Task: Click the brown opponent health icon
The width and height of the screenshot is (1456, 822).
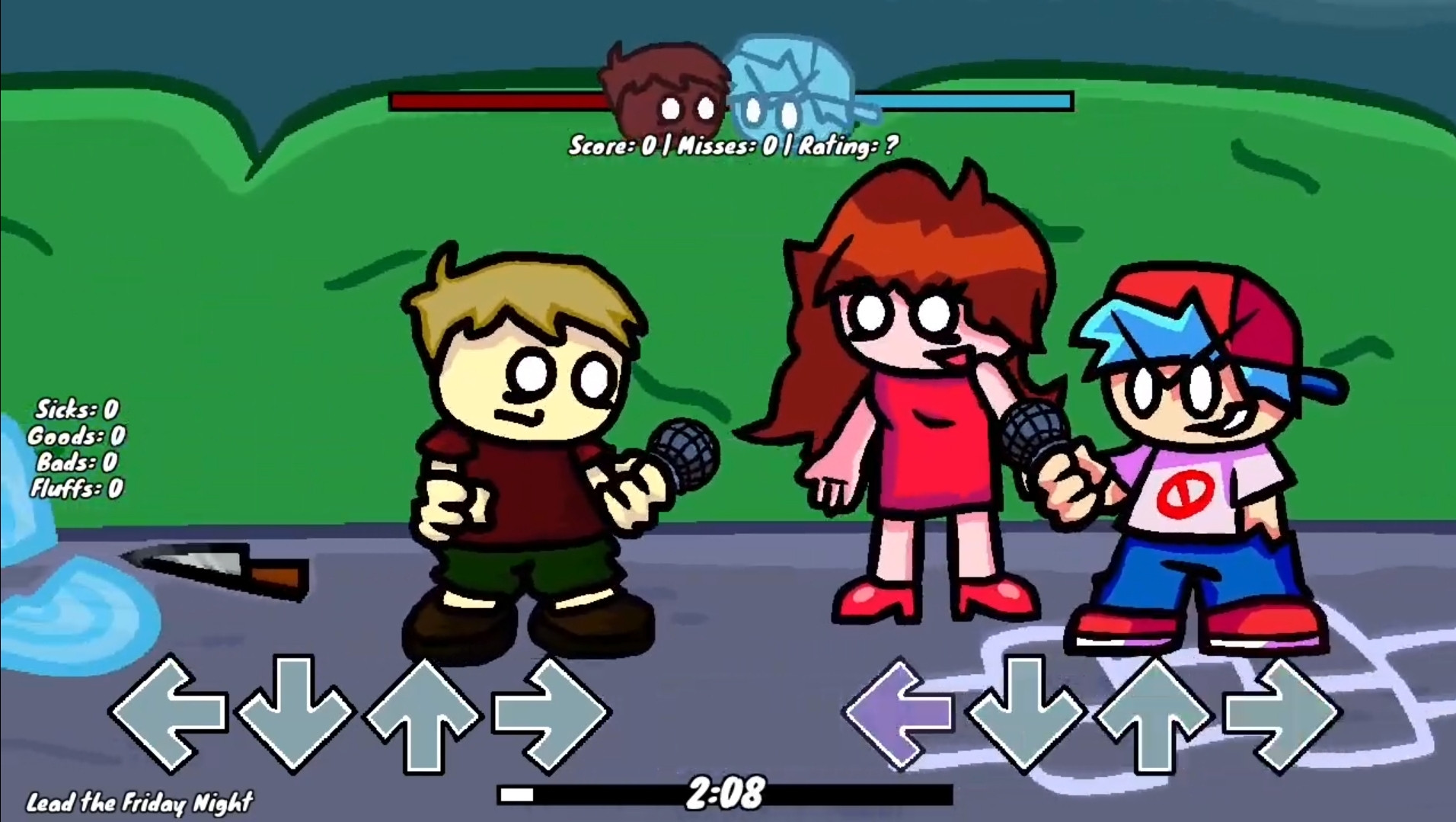Action: pyautogui.click(x=666, y=84)
